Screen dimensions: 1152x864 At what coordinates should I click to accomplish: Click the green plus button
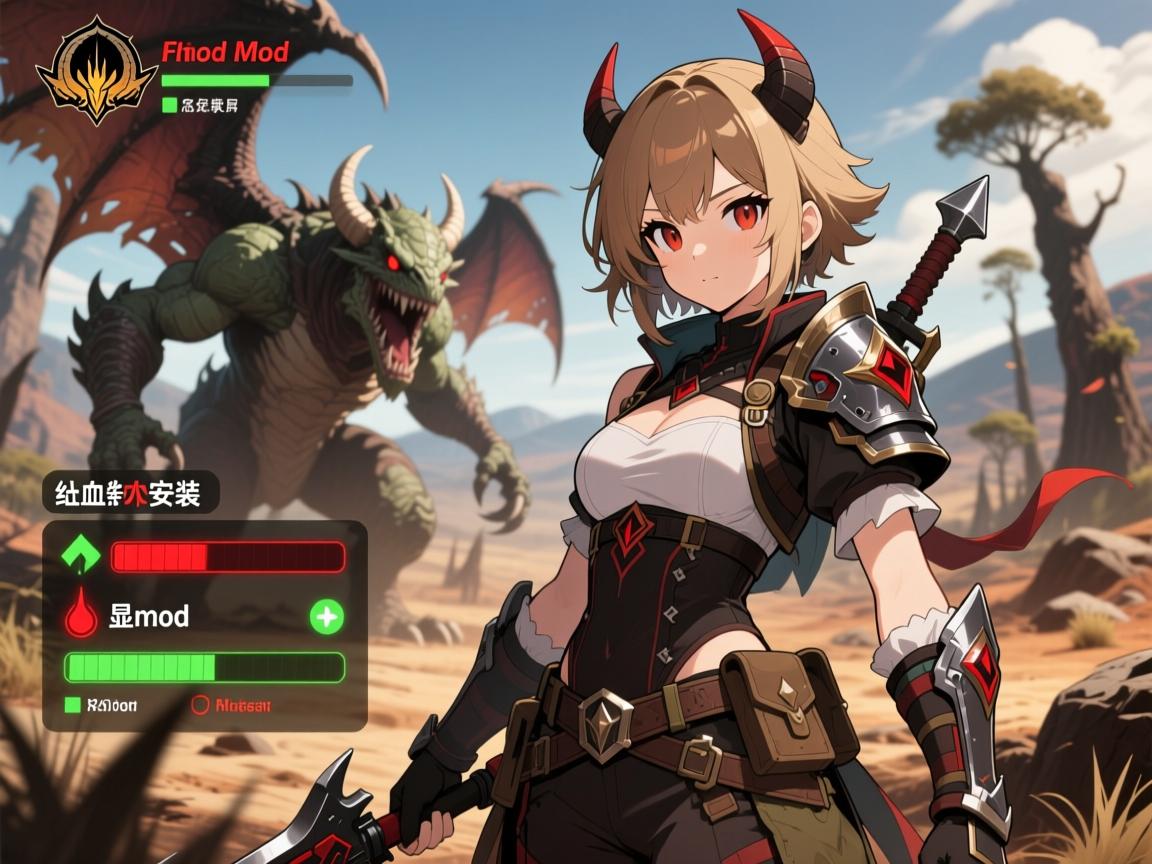(x=327, y=617)
